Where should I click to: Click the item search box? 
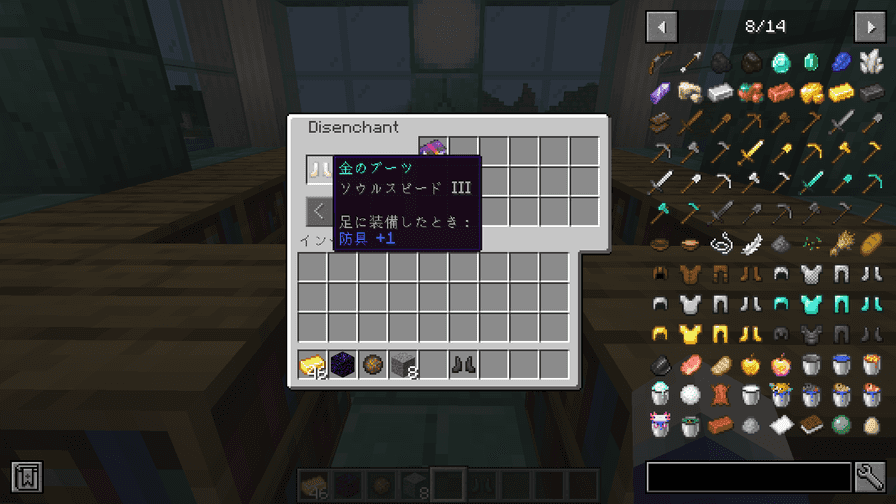(748, 477)
